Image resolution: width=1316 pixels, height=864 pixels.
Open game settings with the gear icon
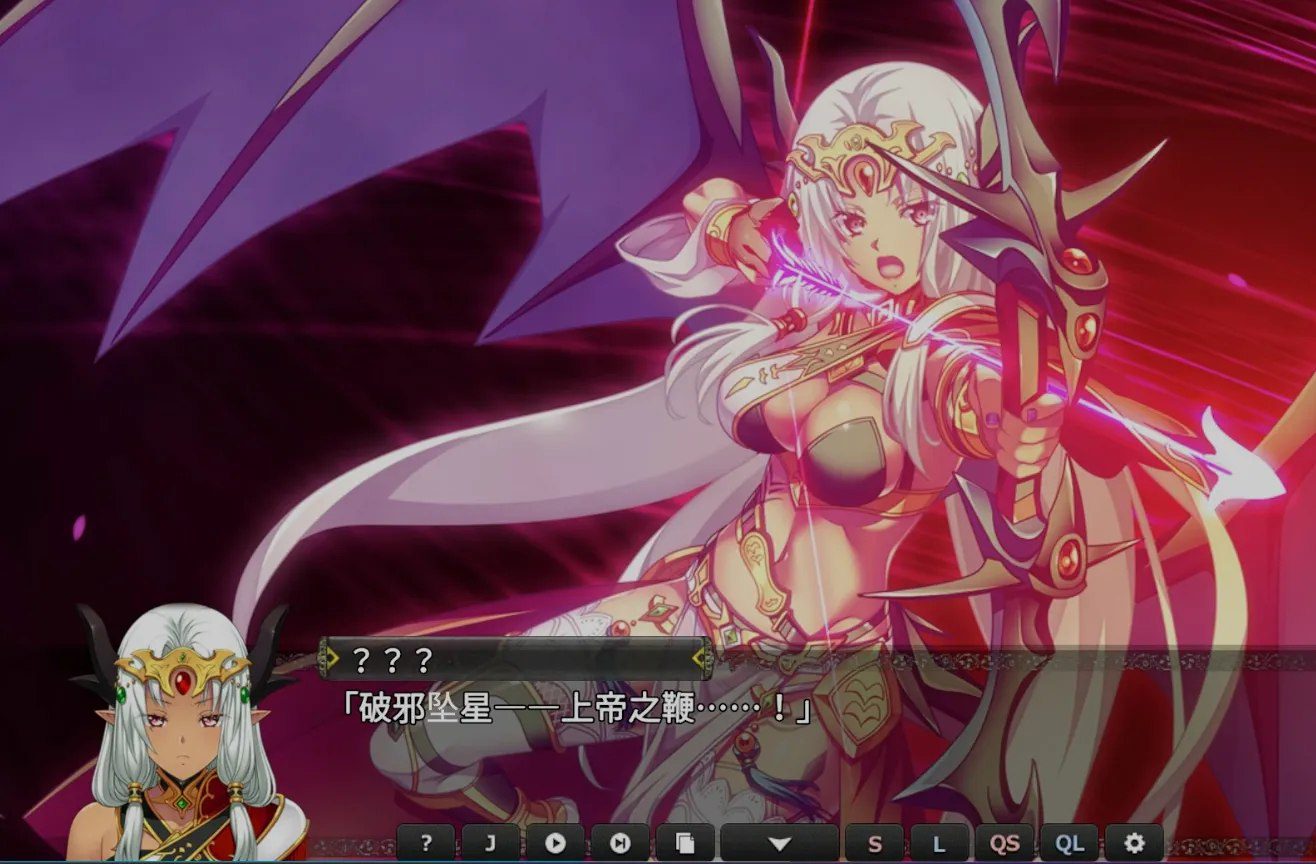[x=1136, y=845]
